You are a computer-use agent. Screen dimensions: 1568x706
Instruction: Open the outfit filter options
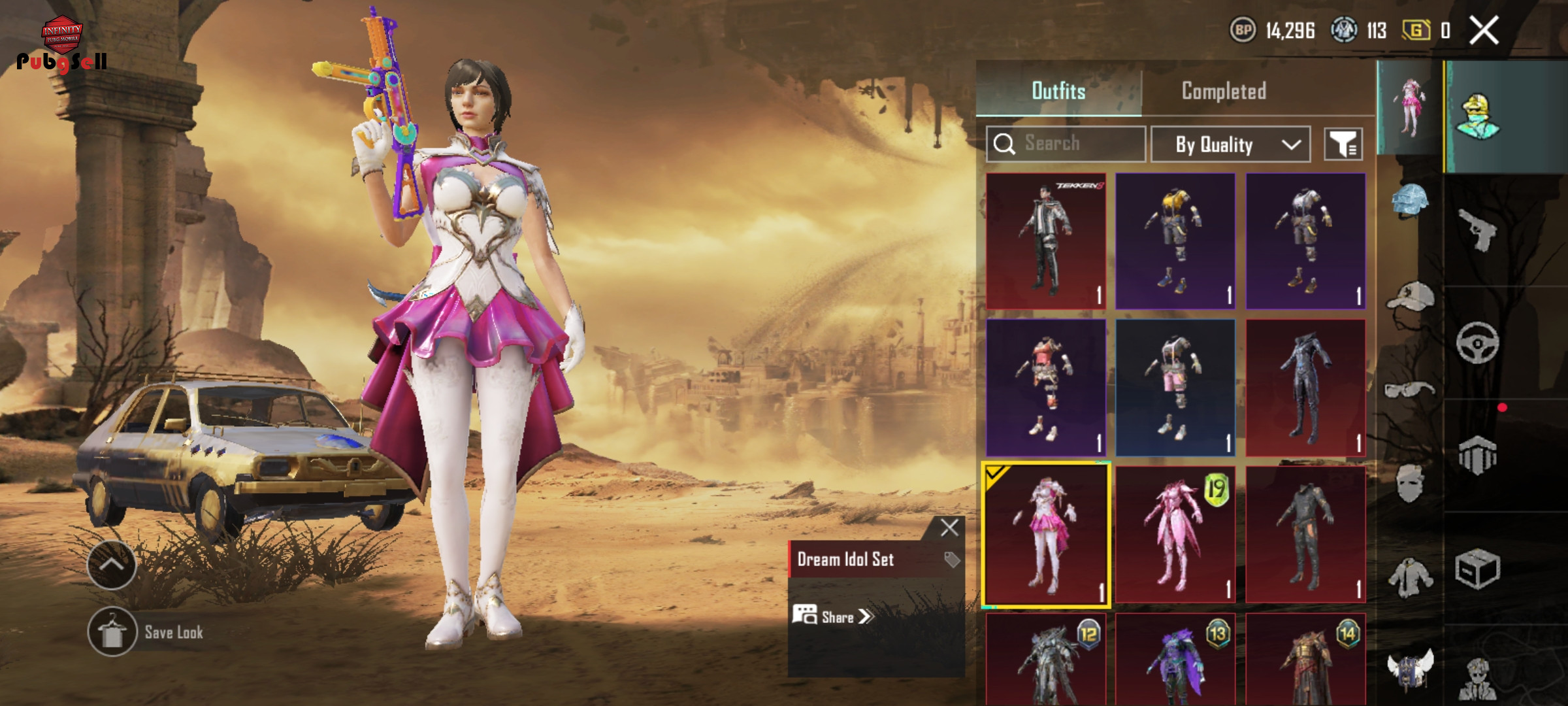coord(1343,144)
